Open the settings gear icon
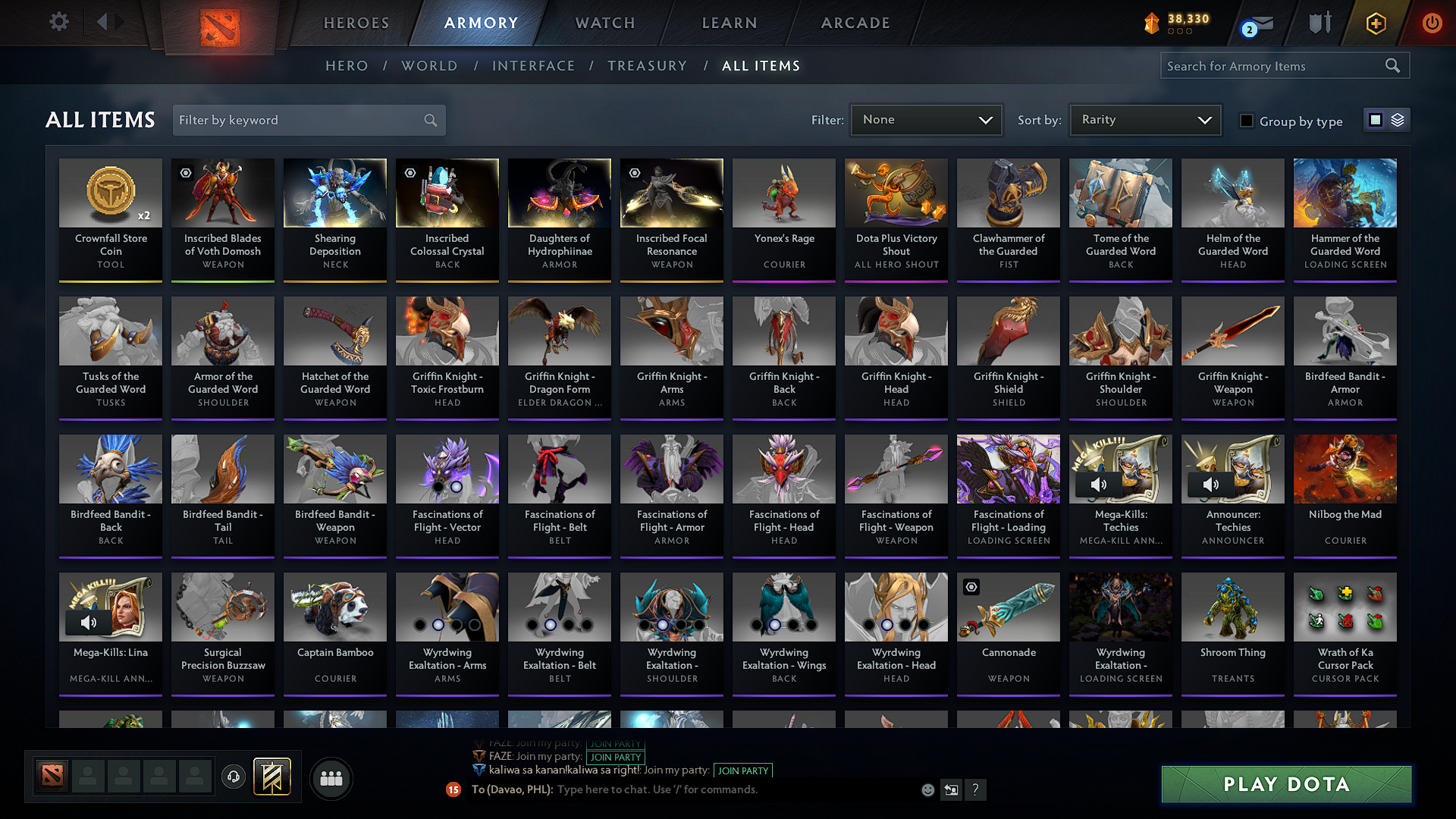Viewport: 1456px width, 819px height. (x=59, y=22)
